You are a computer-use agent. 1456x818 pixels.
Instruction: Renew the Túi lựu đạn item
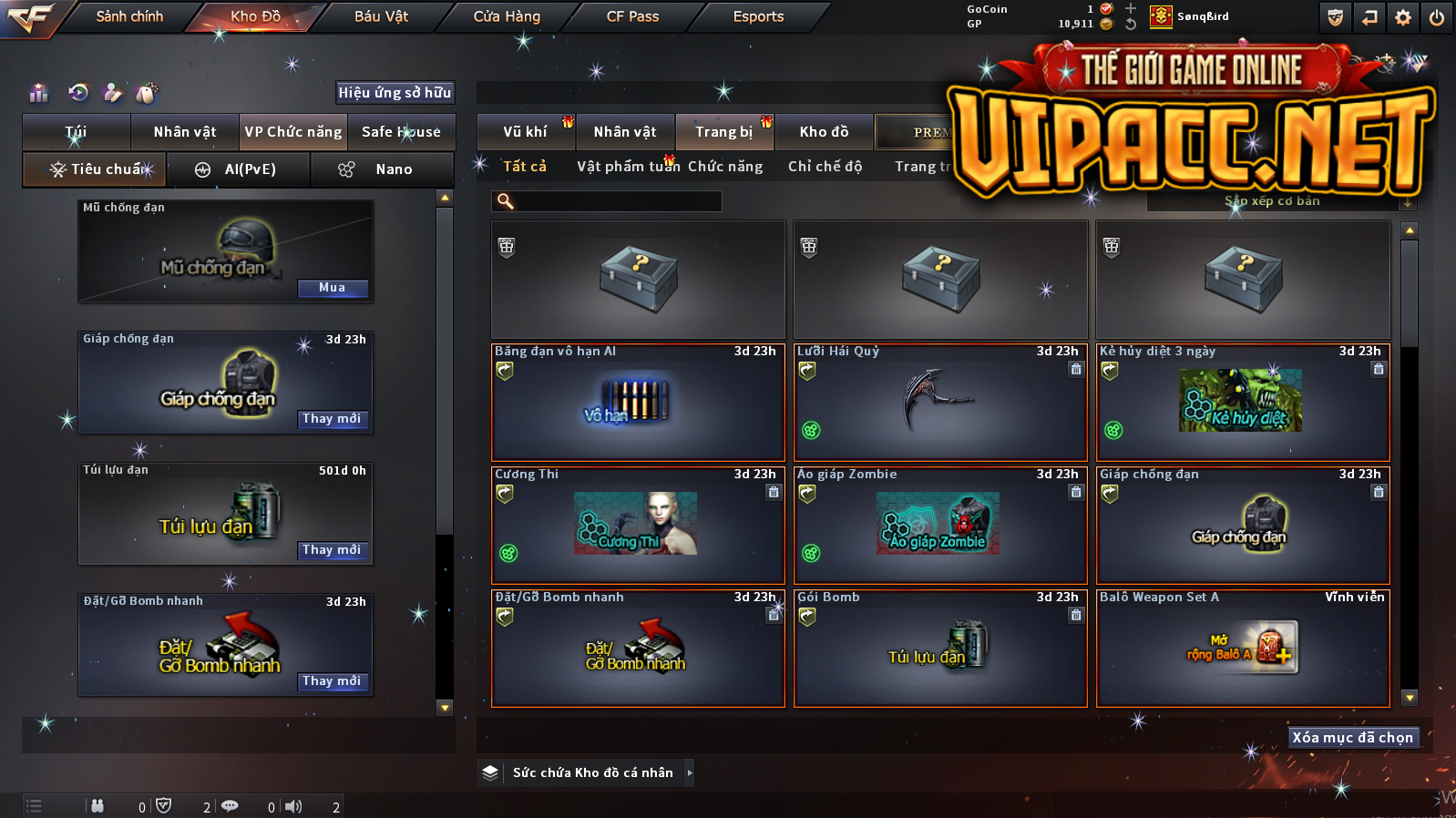333,550
